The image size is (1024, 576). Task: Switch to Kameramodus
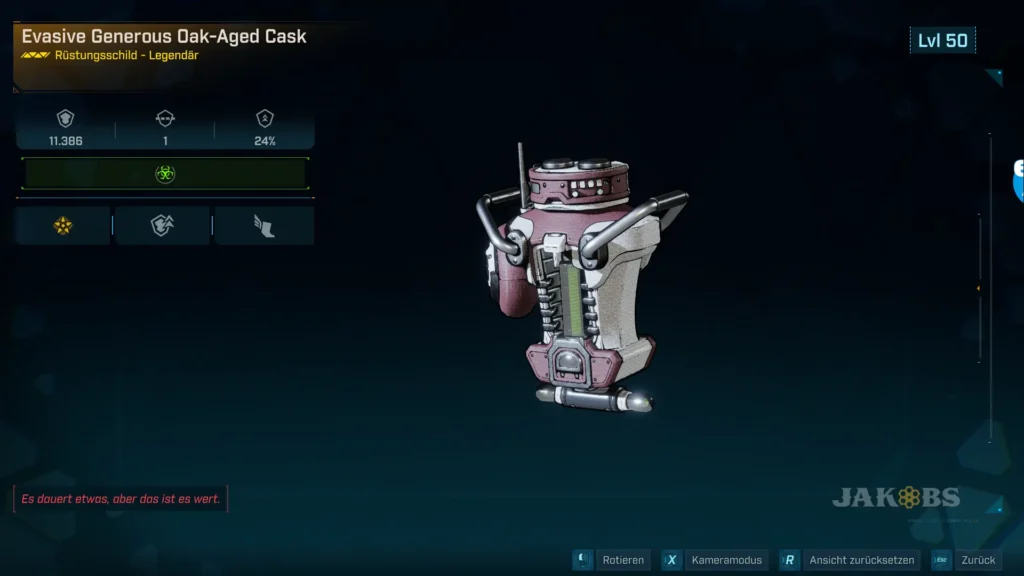pyautogui.click(x=726, y=560)
